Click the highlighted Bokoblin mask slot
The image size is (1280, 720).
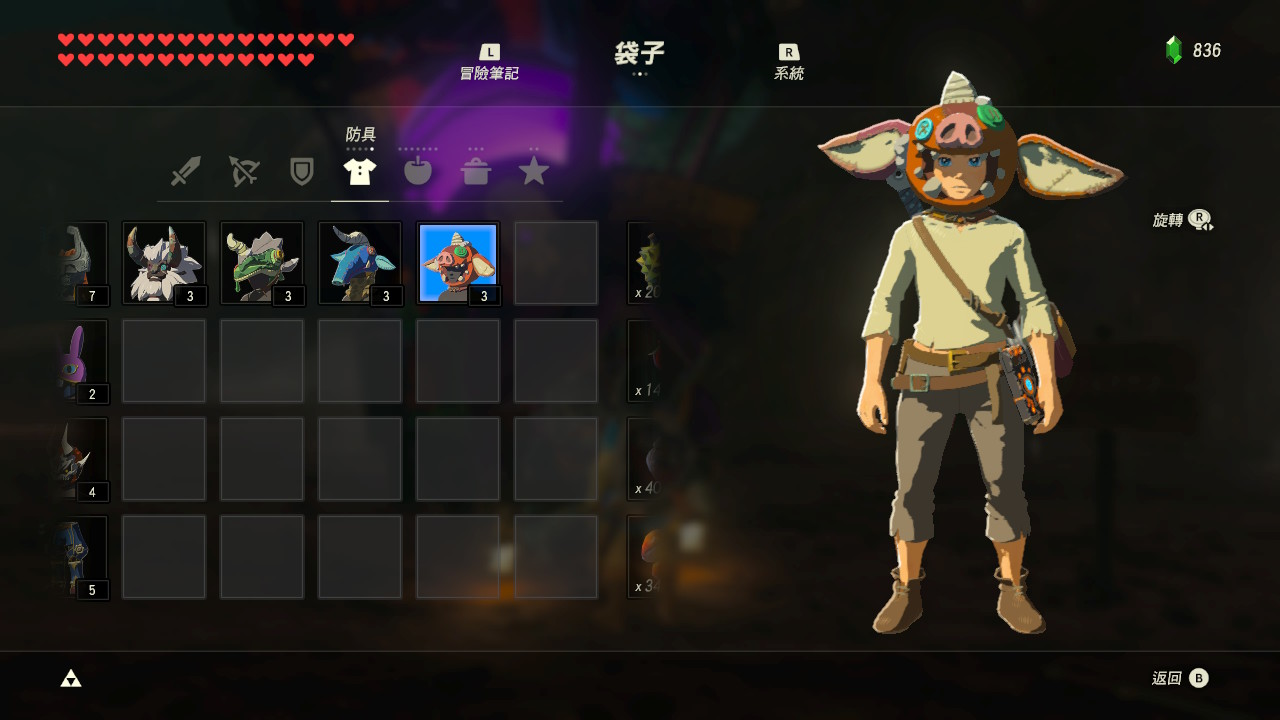(457, 262)
